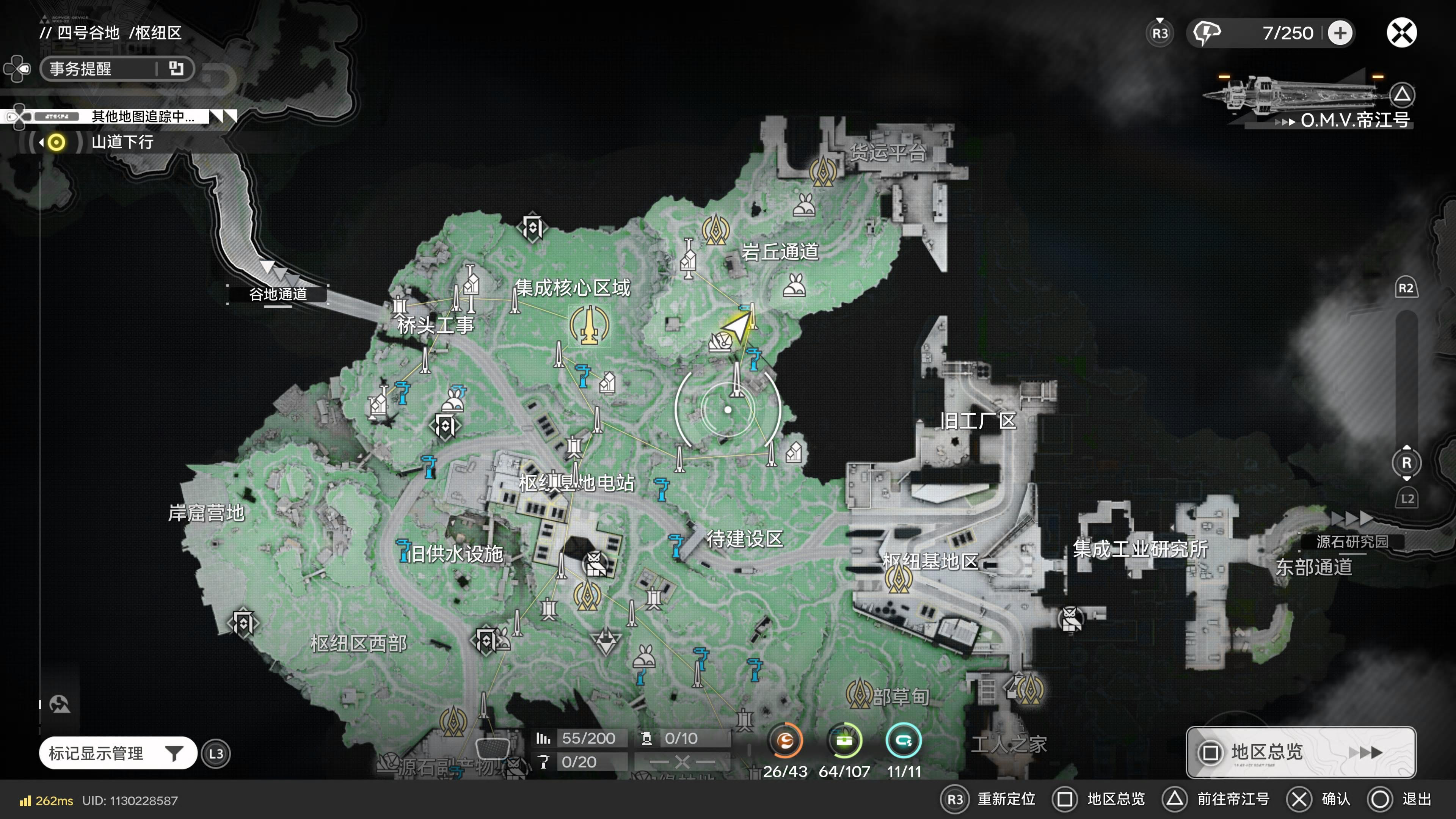This screenshot has width=1456, height=819.
Task: Switch map layer with the mountain icon
Action: pos(60,704)
